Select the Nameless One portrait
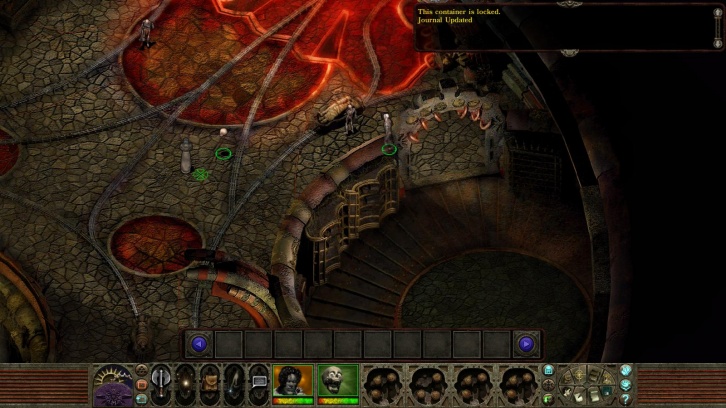726x408 pixels. (x=293, y=381)
